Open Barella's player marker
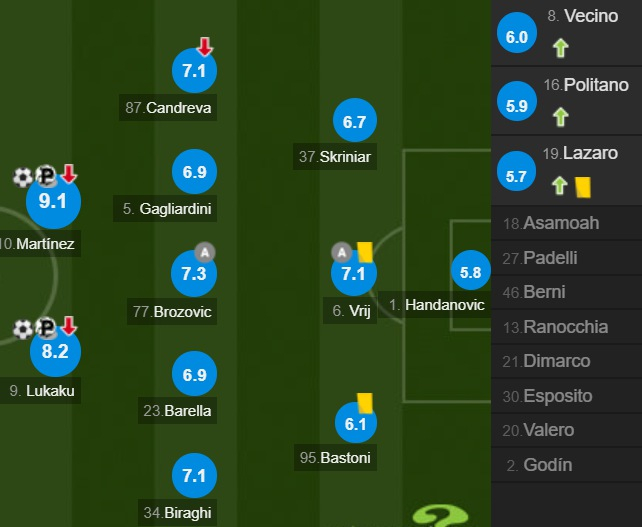The width and height of the screenshot is (642, 527). pyautogui.click(x=194, y=375)
